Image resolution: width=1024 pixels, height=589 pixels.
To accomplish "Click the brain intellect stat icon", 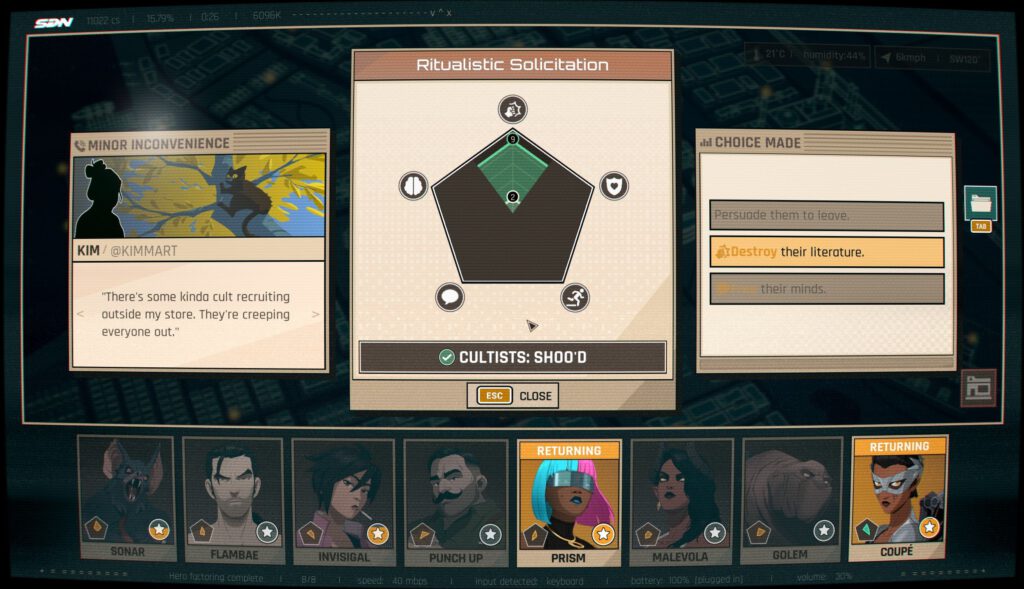I will [x=414, y=185].
